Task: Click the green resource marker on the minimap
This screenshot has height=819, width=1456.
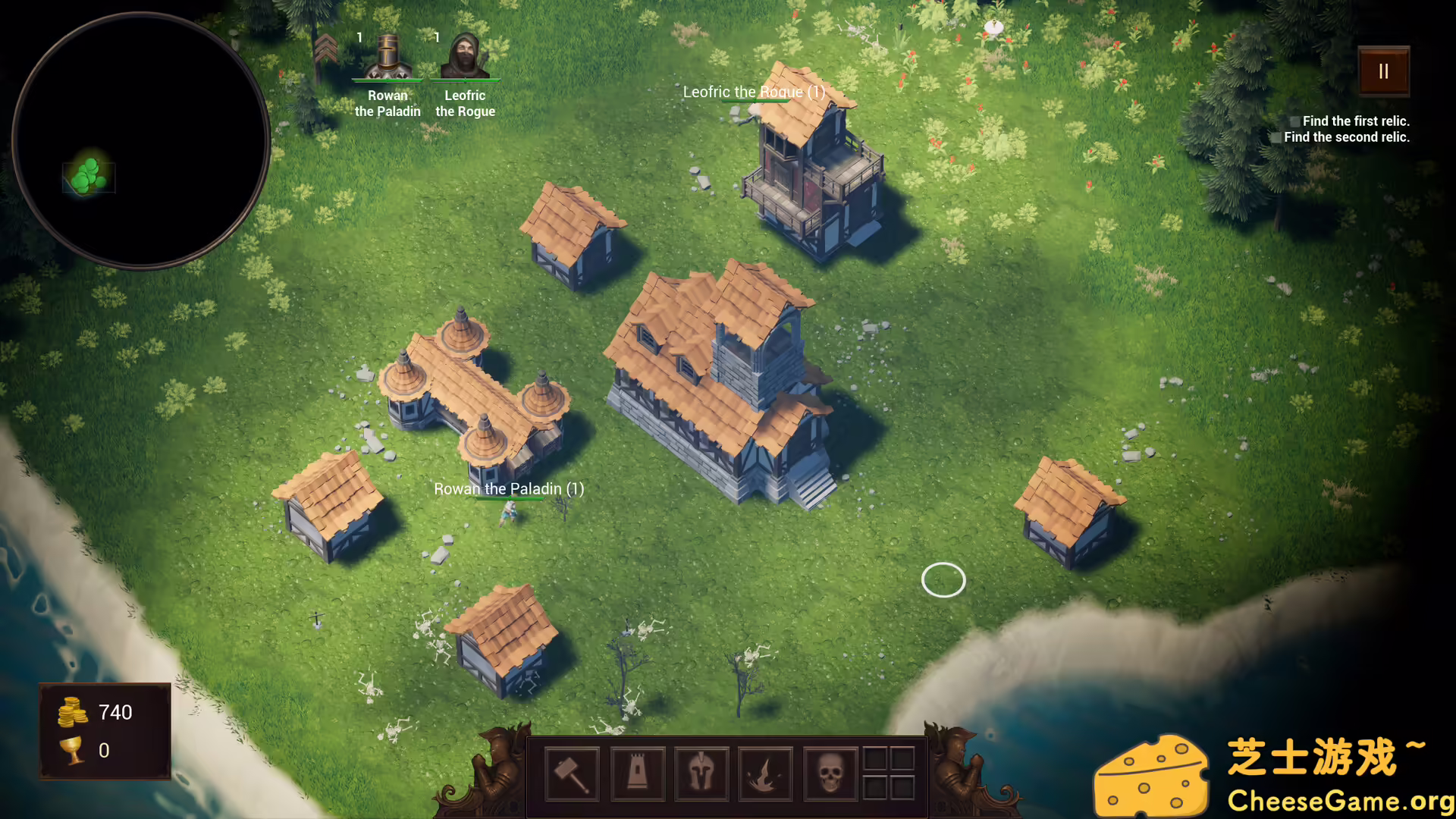Action: point(86,177)
